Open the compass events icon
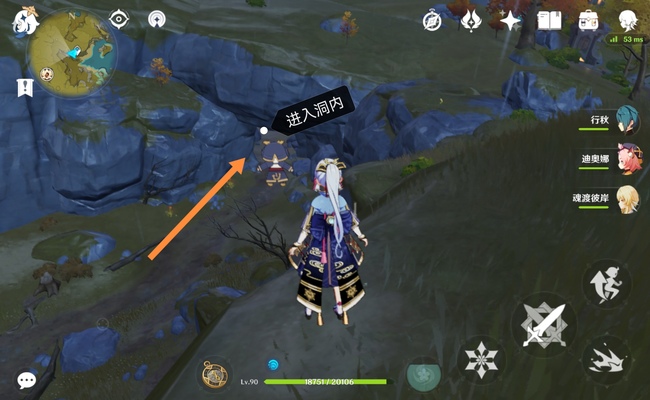Image resolution: width=650 pixels, height=400 pixels. point(432,20)
